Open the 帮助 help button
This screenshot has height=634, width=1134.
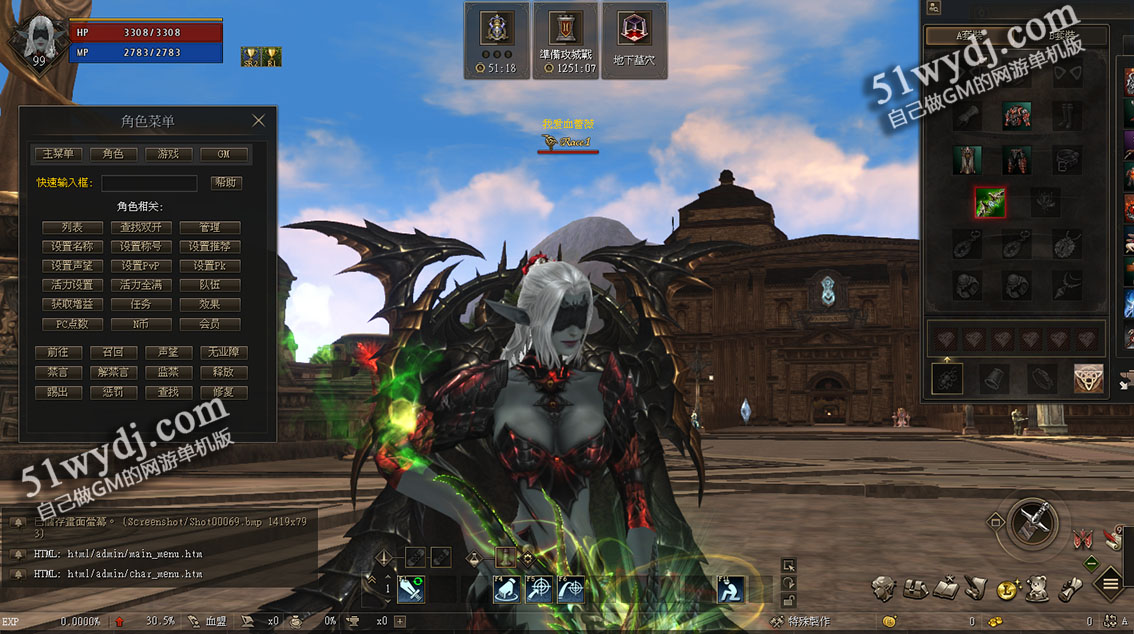click(225, 183)
